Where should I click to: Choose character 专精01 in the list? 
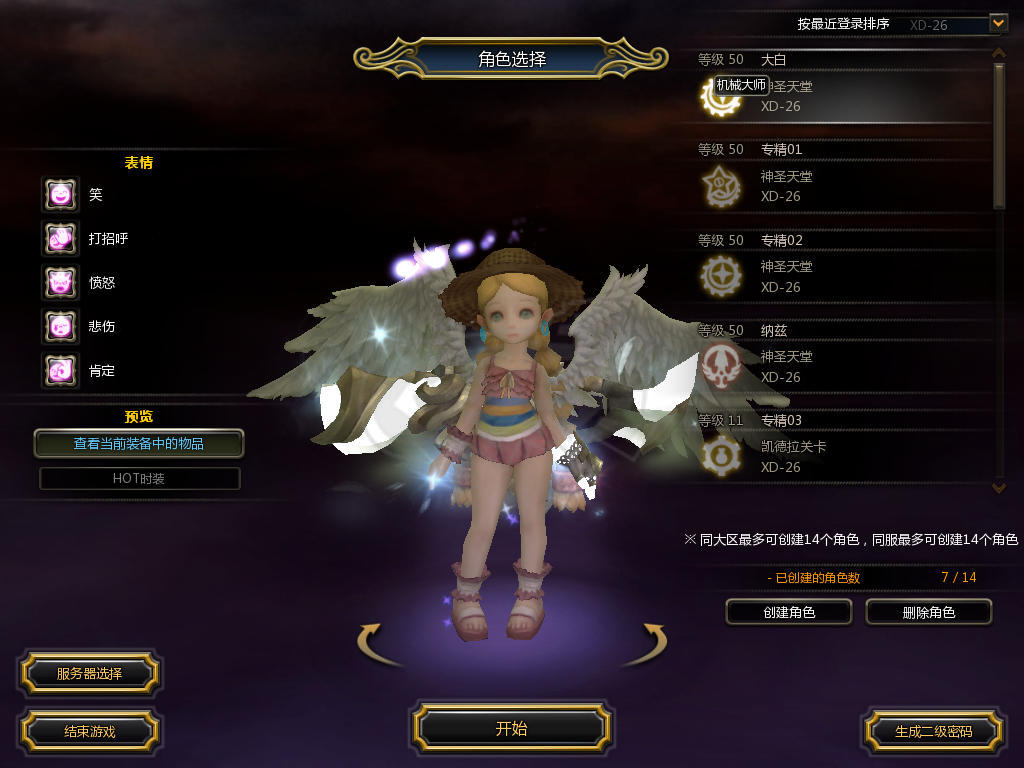pyautogui.click(x=840, y=177)
